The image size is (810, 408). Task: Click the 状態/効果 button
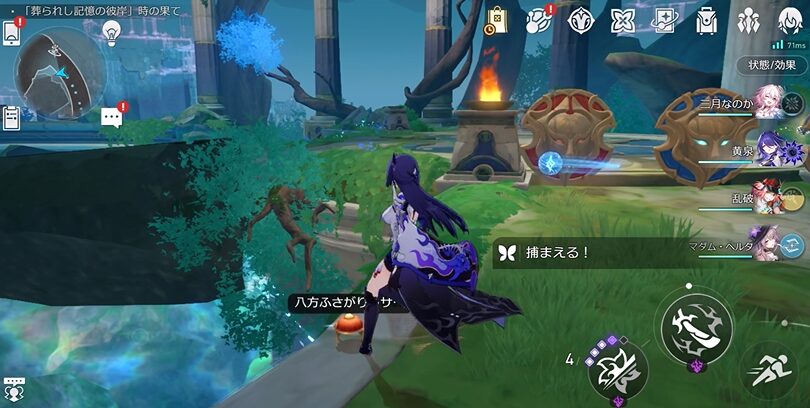pos(772,65)
